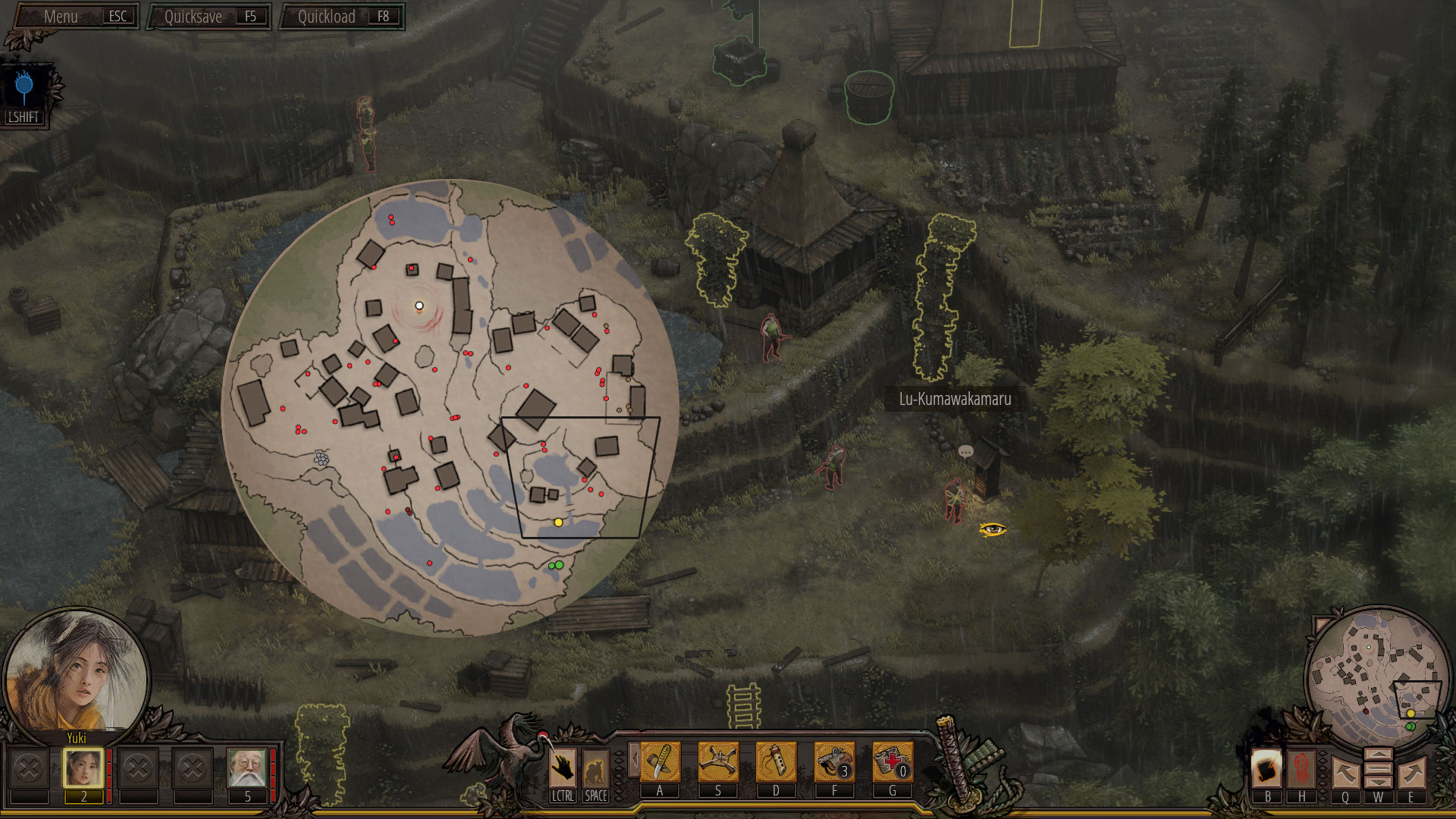Select Yuki's small portrait slot
This screenshot has width=1456, height=819.
[83, 768]
